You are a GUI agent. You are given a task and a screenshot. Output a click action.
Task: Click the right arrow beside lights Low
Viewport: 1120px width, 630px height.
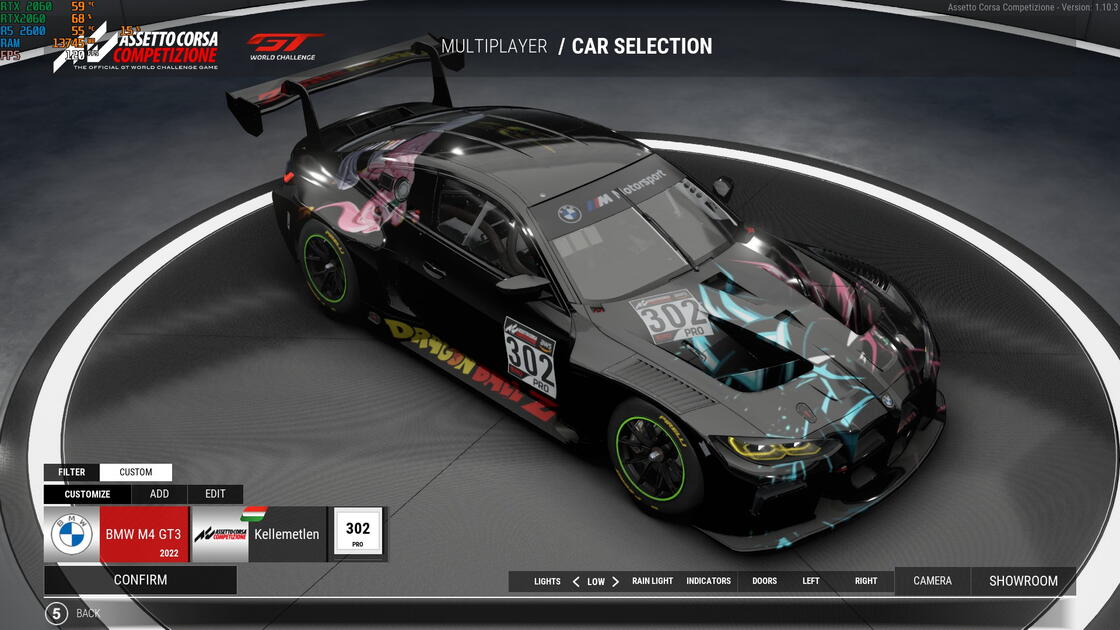click(x=615, y=581)
